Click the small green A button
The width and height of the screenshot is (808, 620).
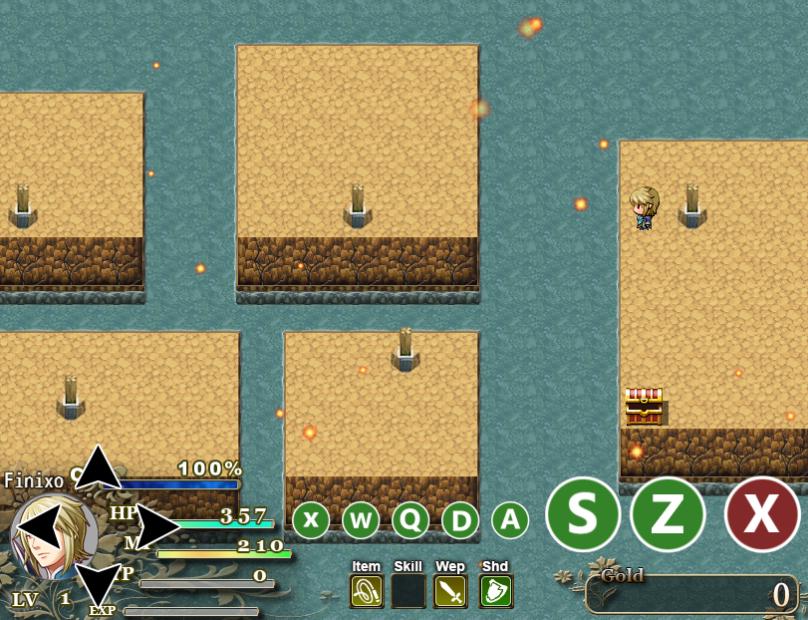tap(510, 520)
